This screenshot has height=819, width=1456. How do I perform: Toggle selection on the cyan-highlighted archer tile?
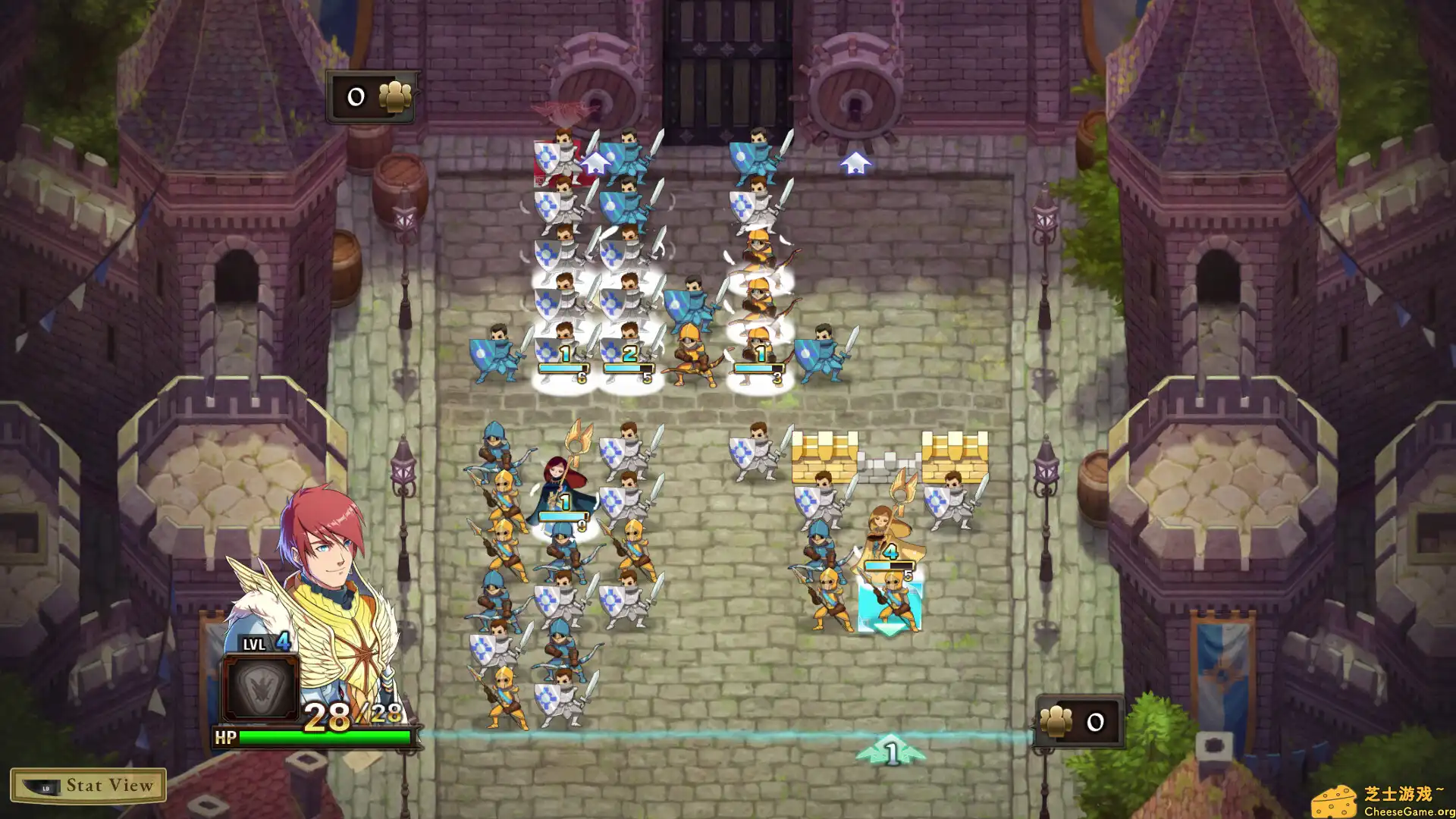891,607
